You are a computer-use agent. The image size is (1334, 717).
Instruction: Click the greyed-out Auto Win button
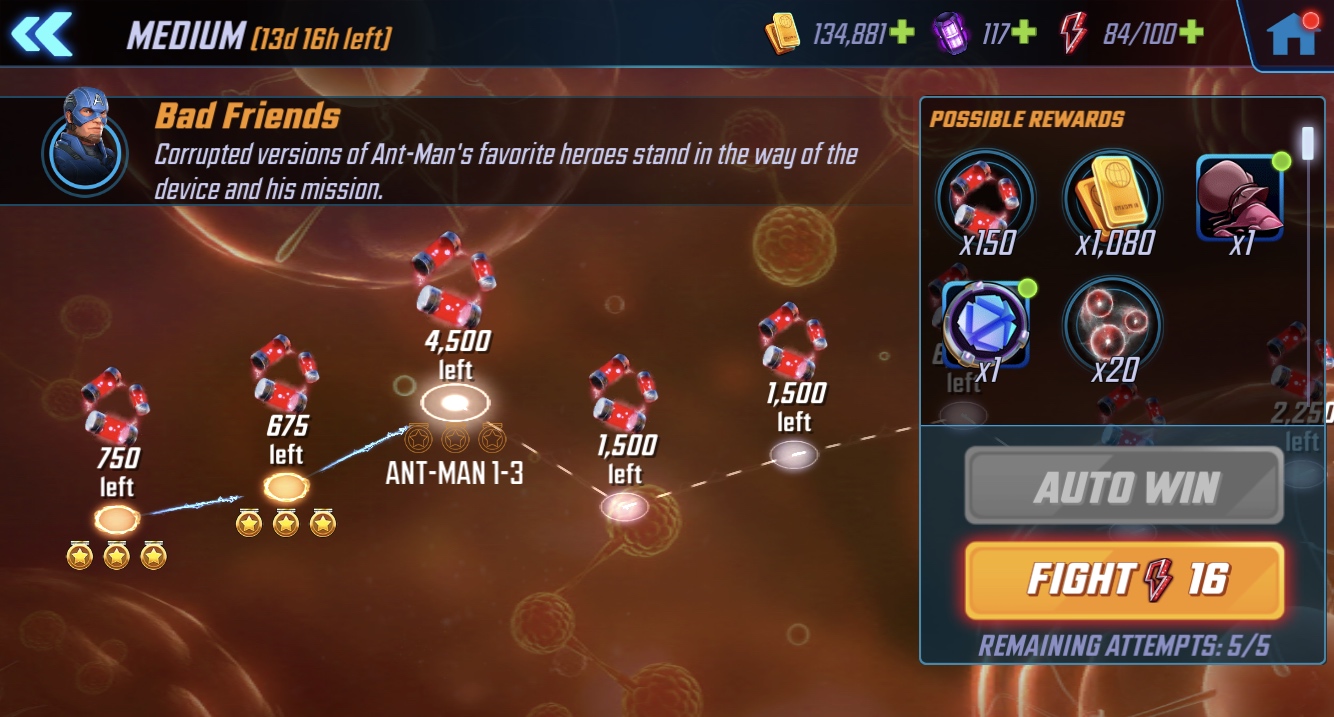1124,486
